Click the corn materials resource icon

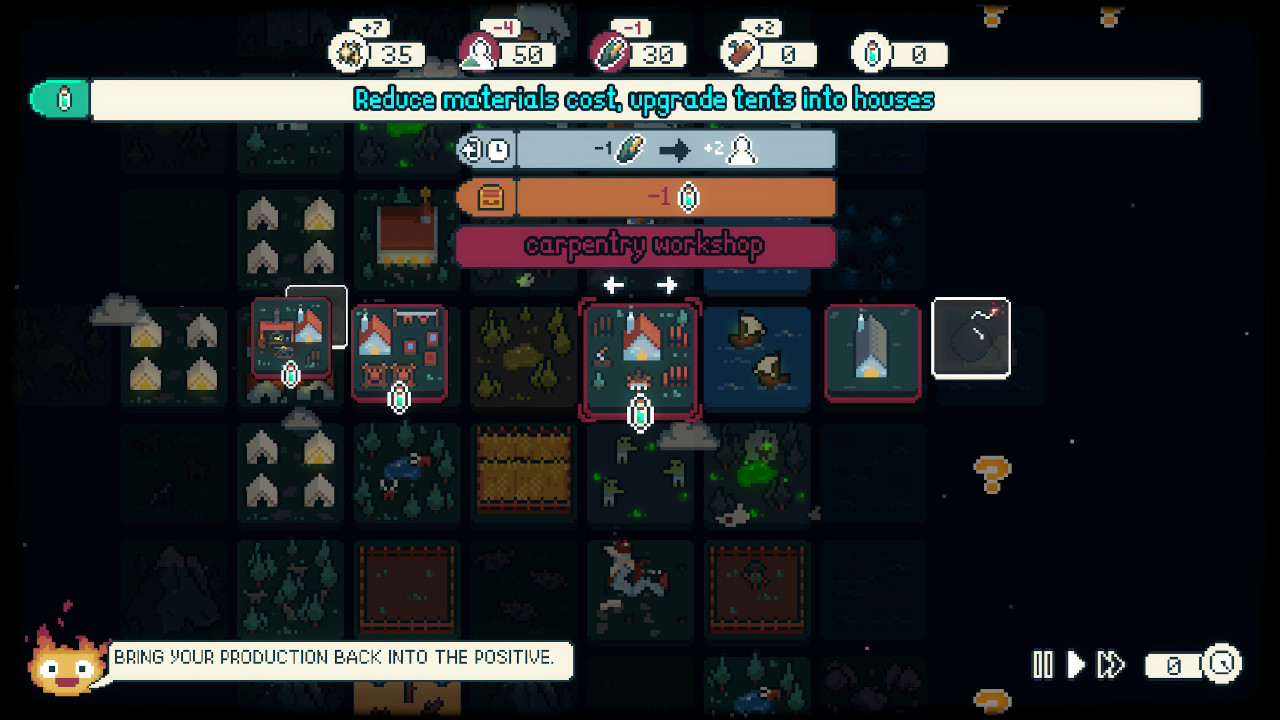(610, 52)
